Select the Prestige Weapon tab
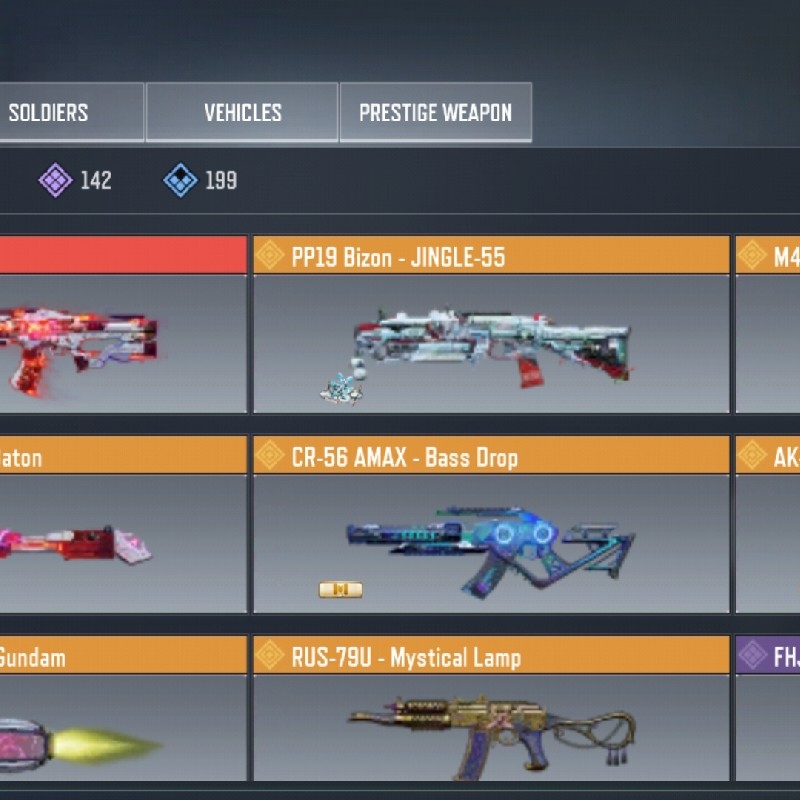The height and width of the screenshot is (800, 800). point(435,112)
